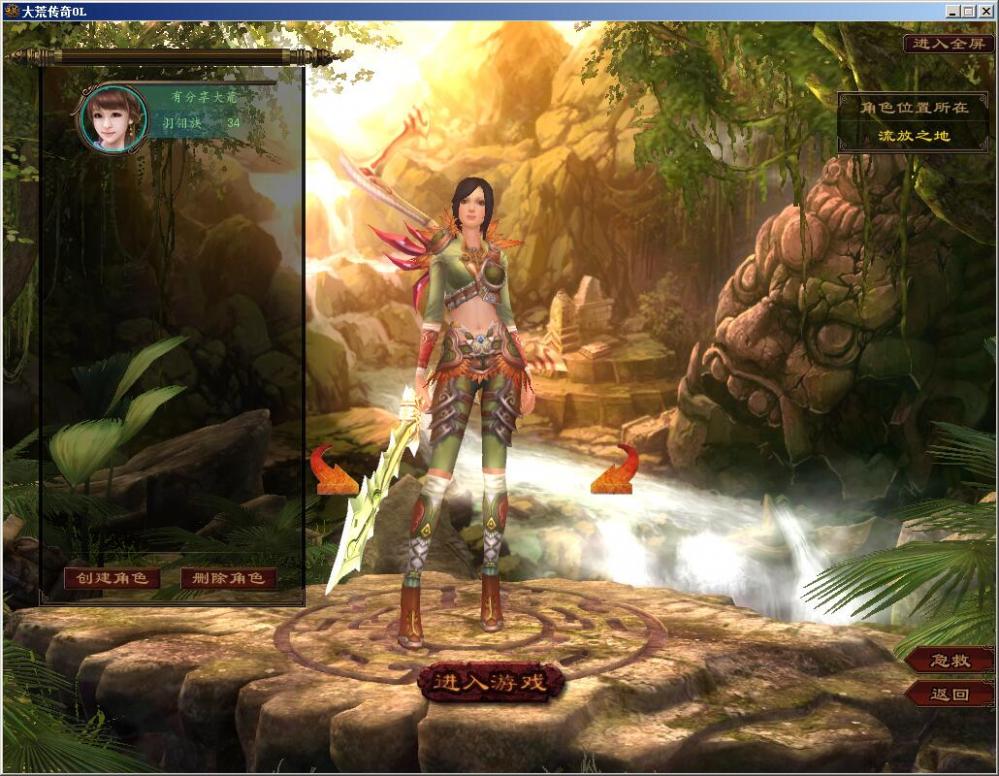
Task: Select the level 34 character portrait
Action: click(113, 119)
